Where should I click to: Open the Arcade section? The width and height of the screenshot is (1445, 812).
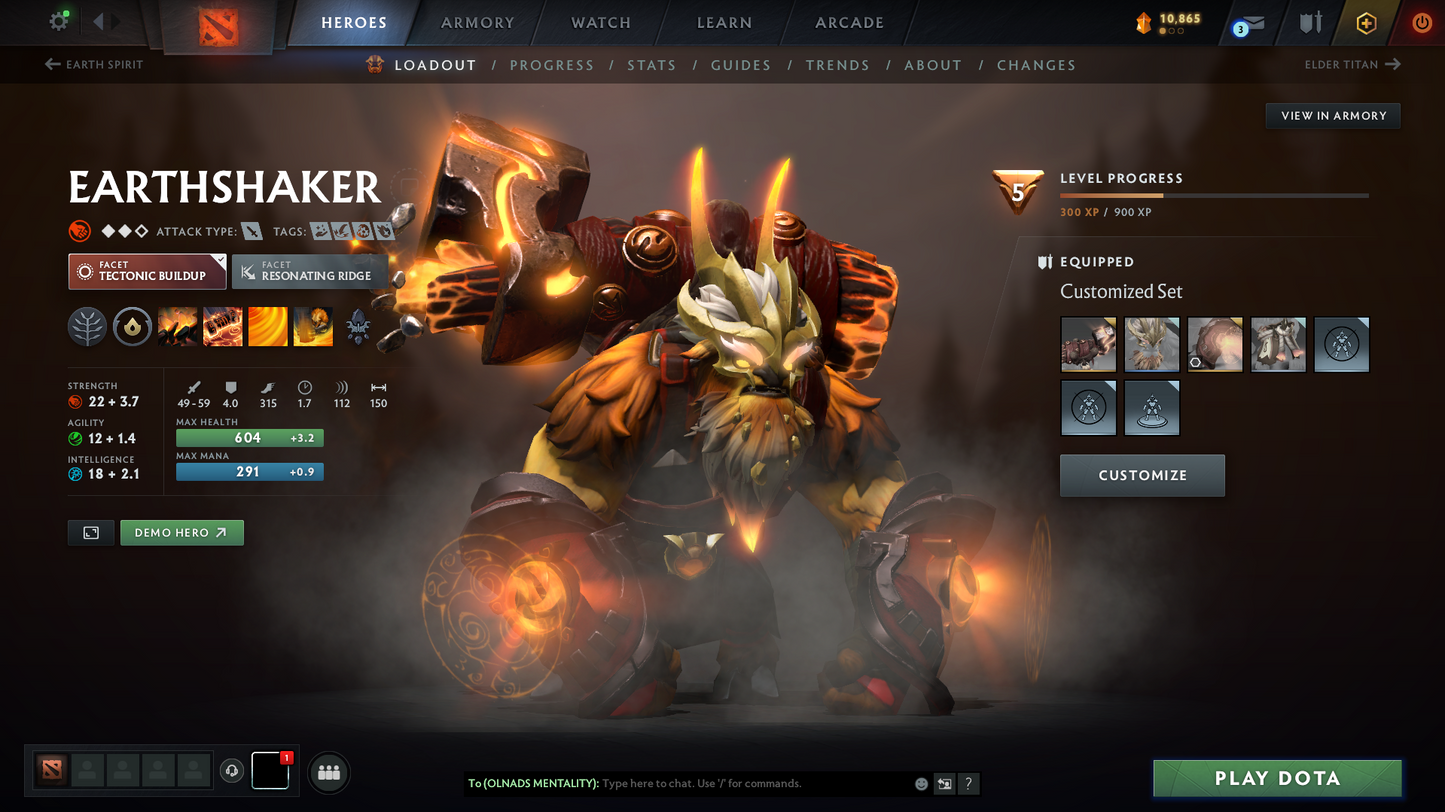pos(849,22)
